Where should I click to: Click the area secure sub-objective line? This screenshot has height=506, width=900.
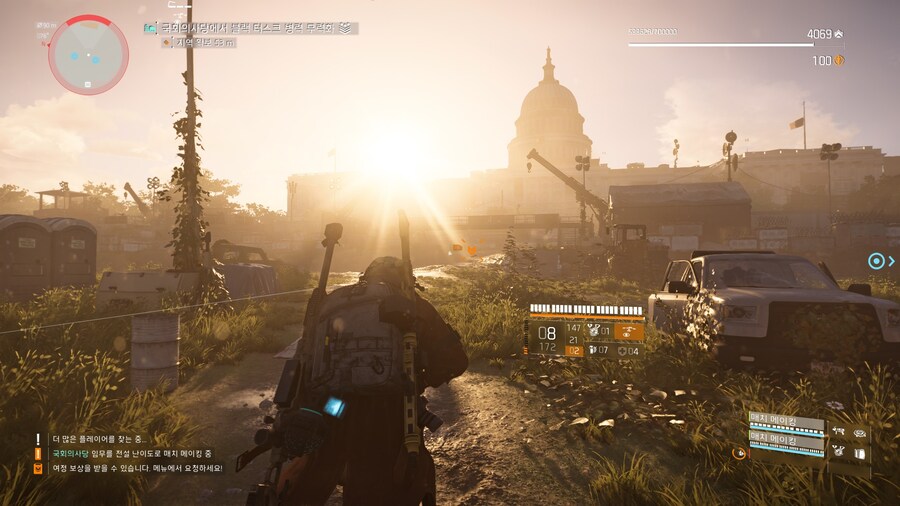206,43
